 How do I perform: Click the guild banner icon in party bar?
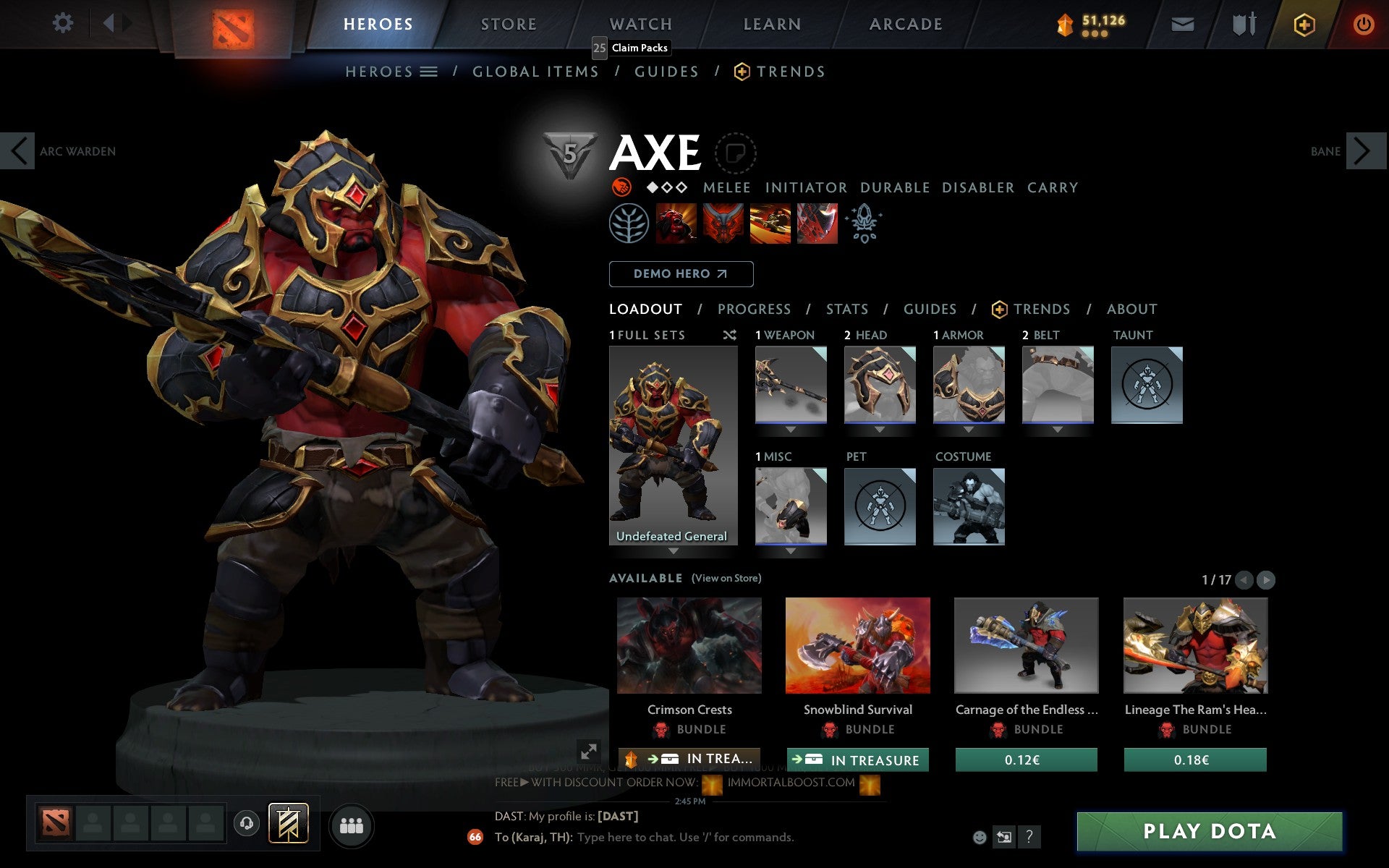tap(288, 823)
